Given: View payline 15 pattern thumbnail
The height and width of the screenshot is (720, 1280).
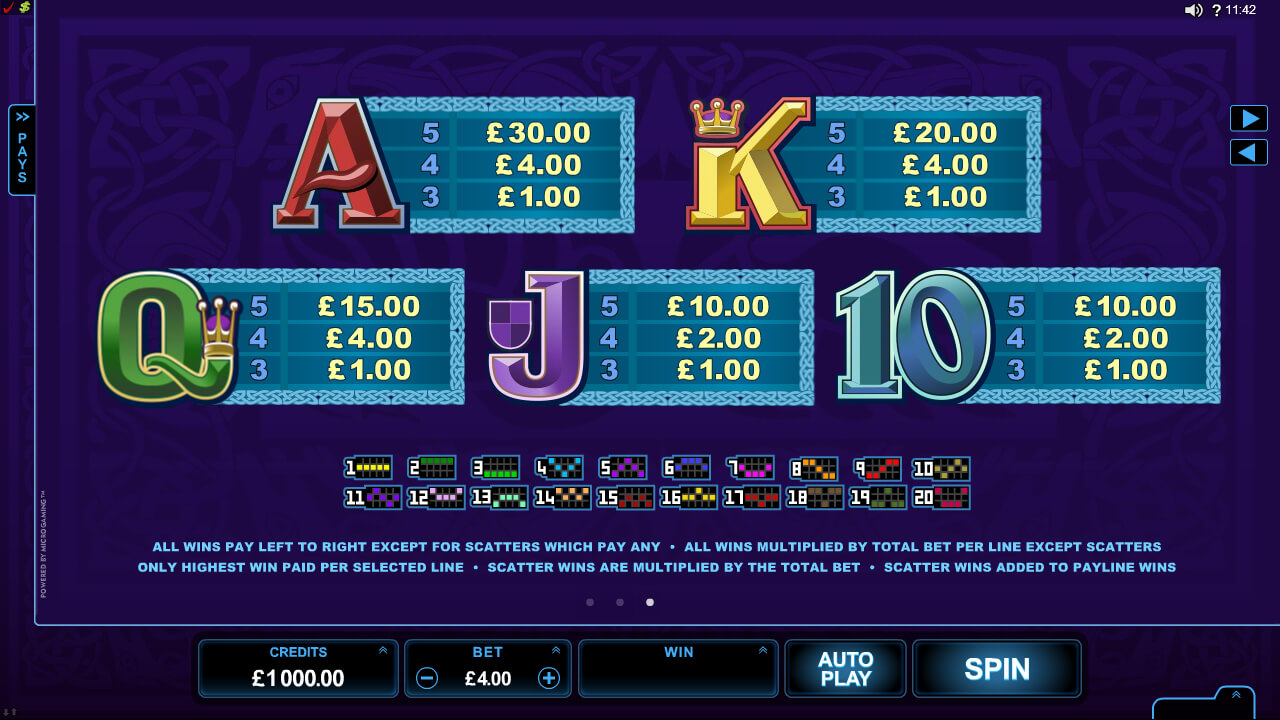Looking at the screenshot, I should pyautogui.click(x=624, y=497).
